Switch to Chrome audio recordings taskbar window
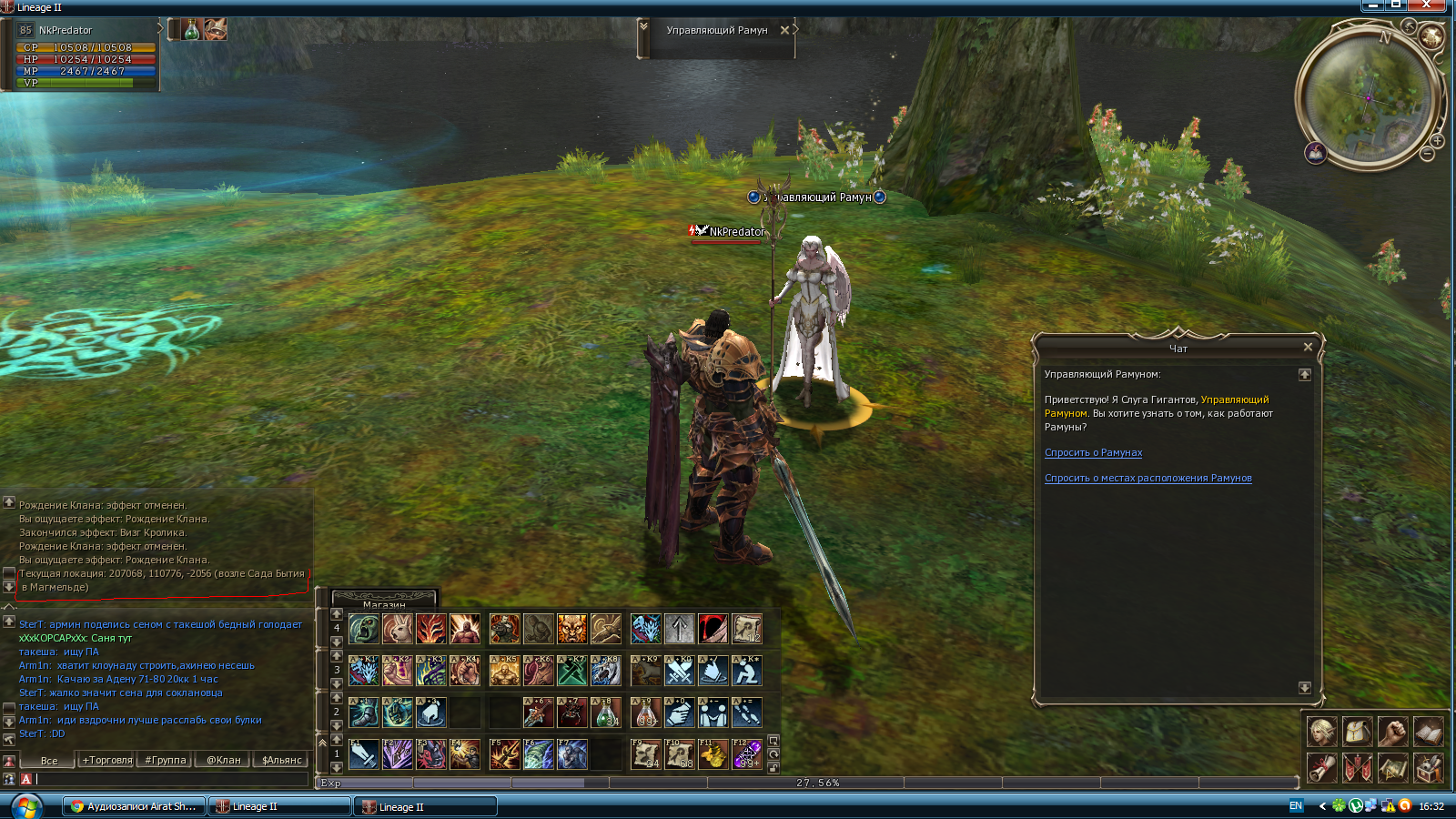This screenshot has width=1456, height=819. coord(133,806)
